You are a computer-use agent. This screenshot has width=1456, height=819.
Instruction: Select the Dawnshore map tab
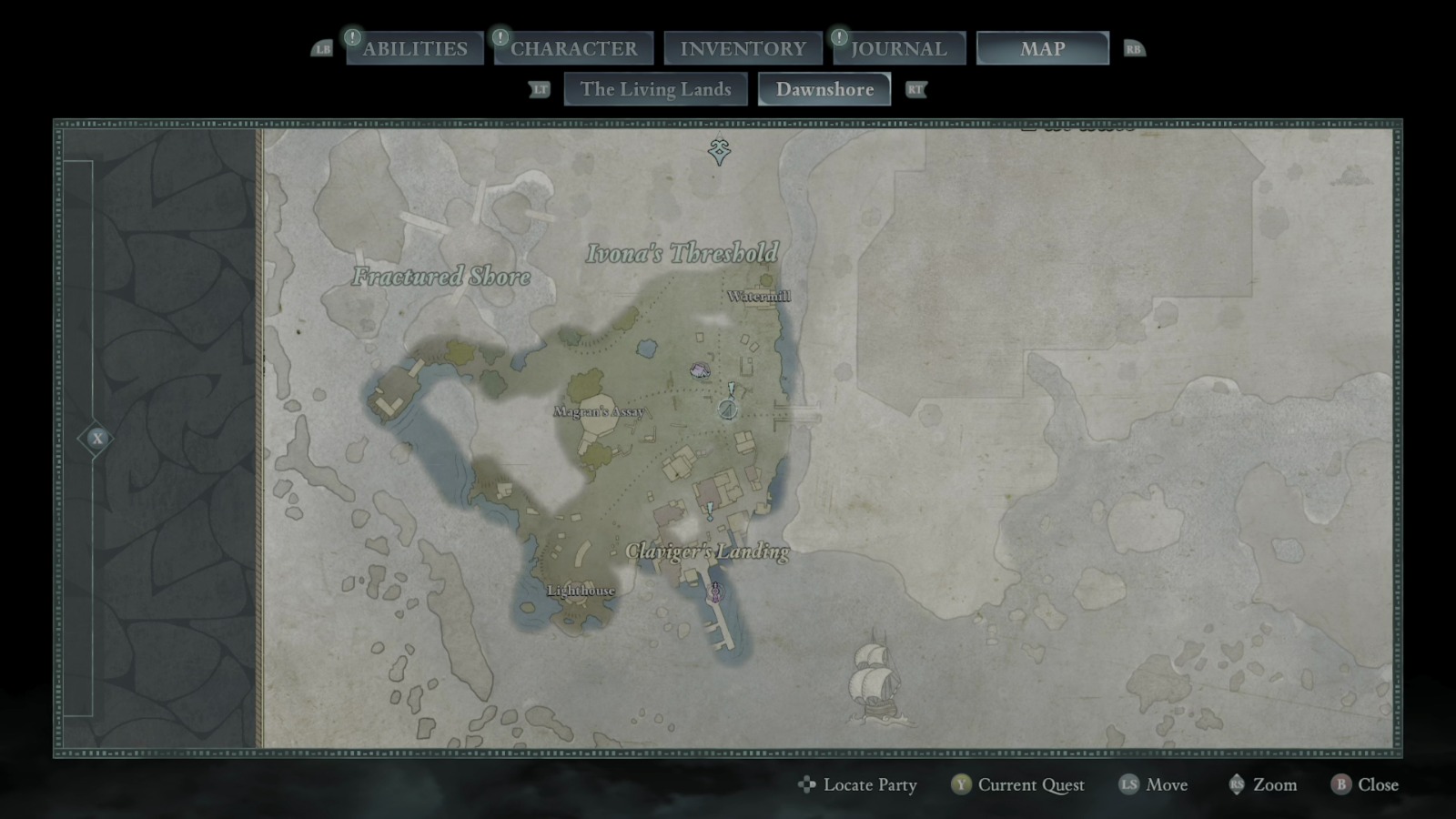(x=824, y=89)
